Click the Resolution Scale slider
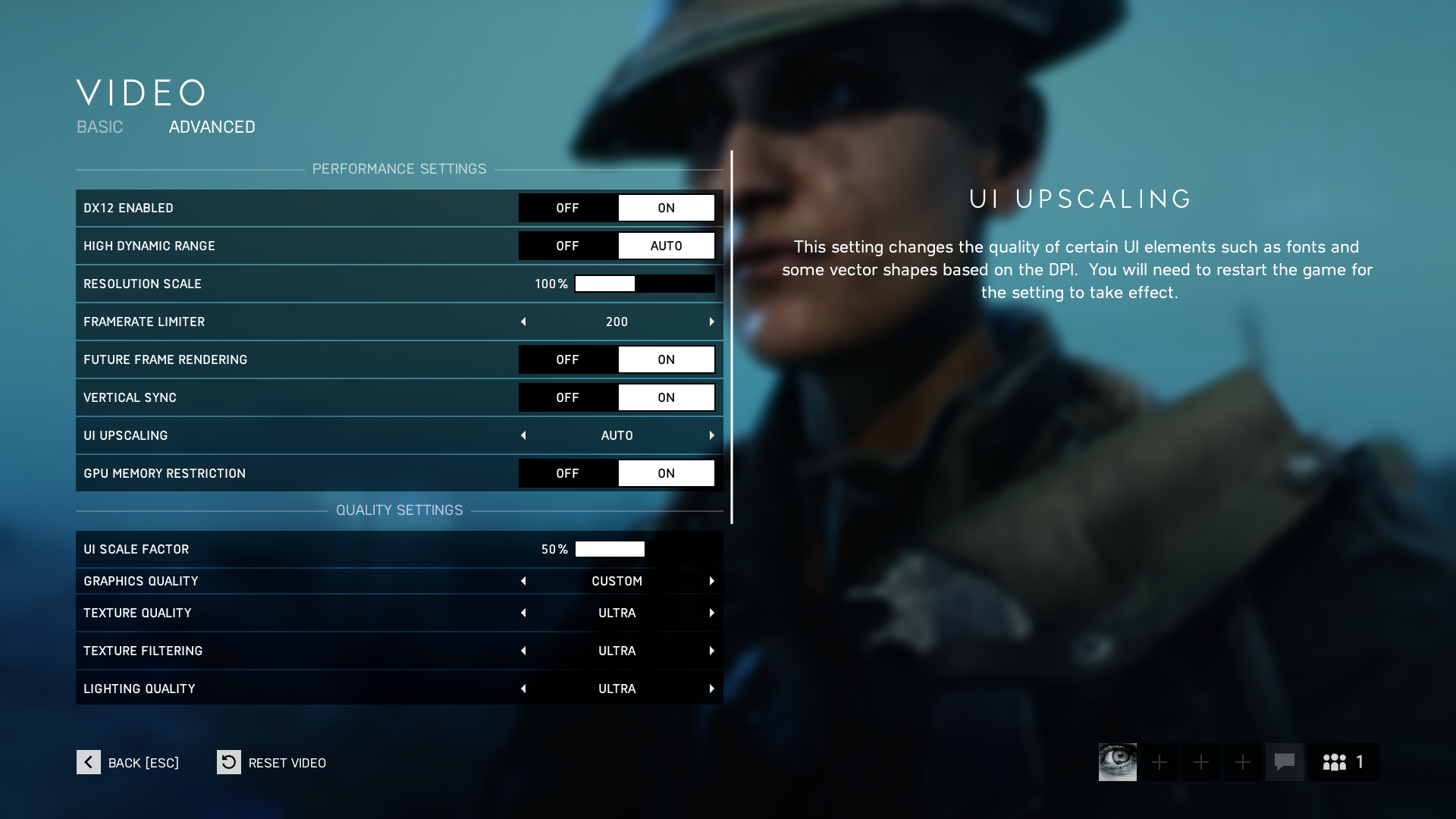This screenshot has width=1456, height=819. [645, 284]
